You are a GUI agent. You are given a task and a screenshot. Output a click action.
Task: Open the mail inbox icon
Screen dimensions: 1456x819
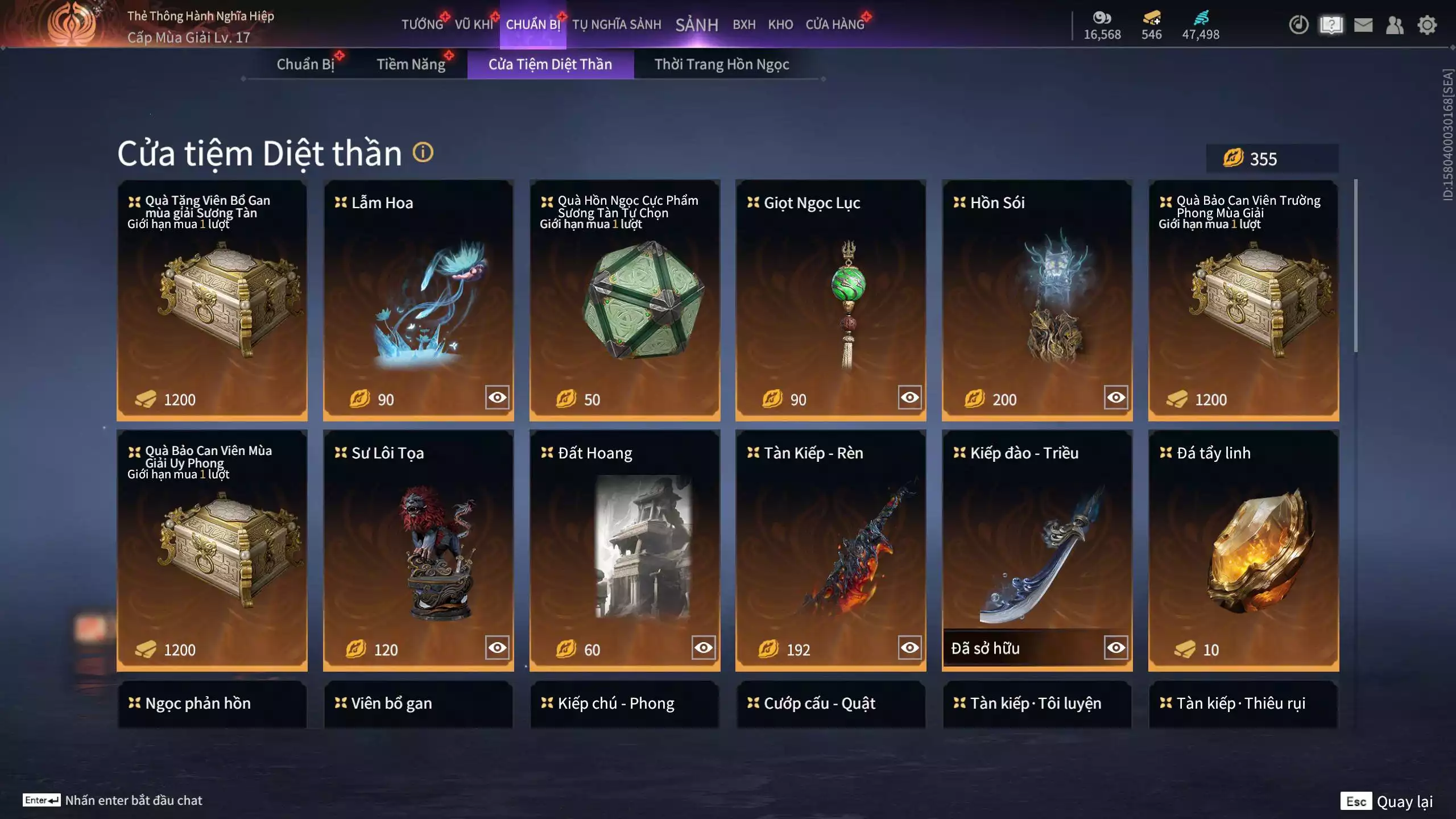[1364, 25]
